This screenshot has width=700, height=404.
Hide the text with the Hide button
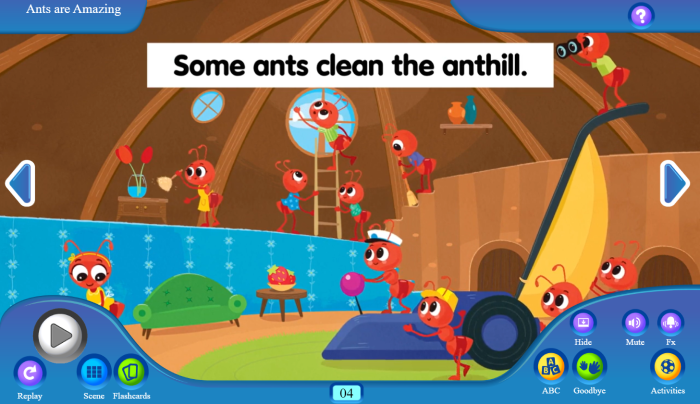pos(583,322)
